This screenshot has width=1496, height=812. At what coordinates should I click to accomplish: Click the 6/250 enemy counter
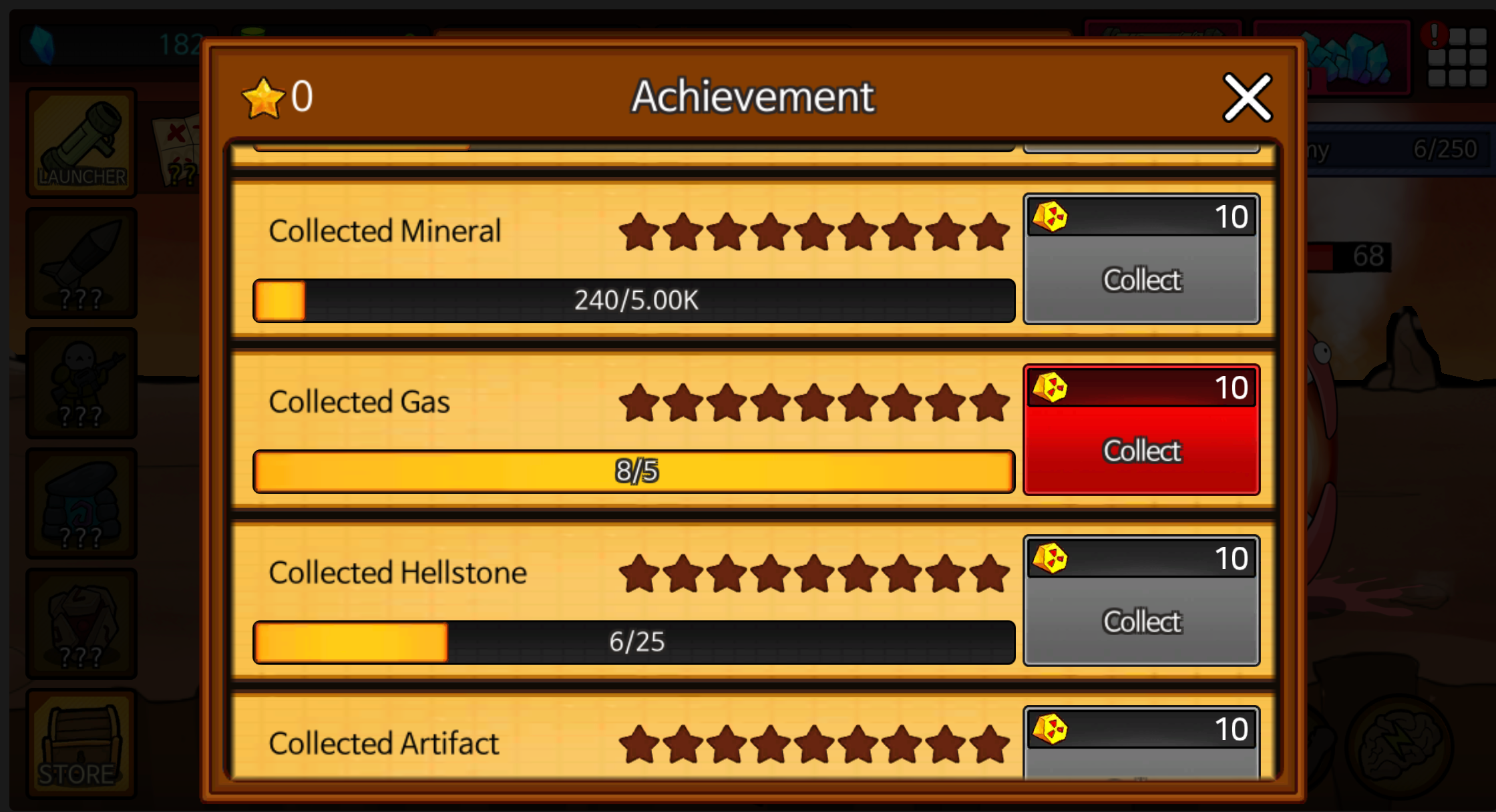(x=1446, y=148)
